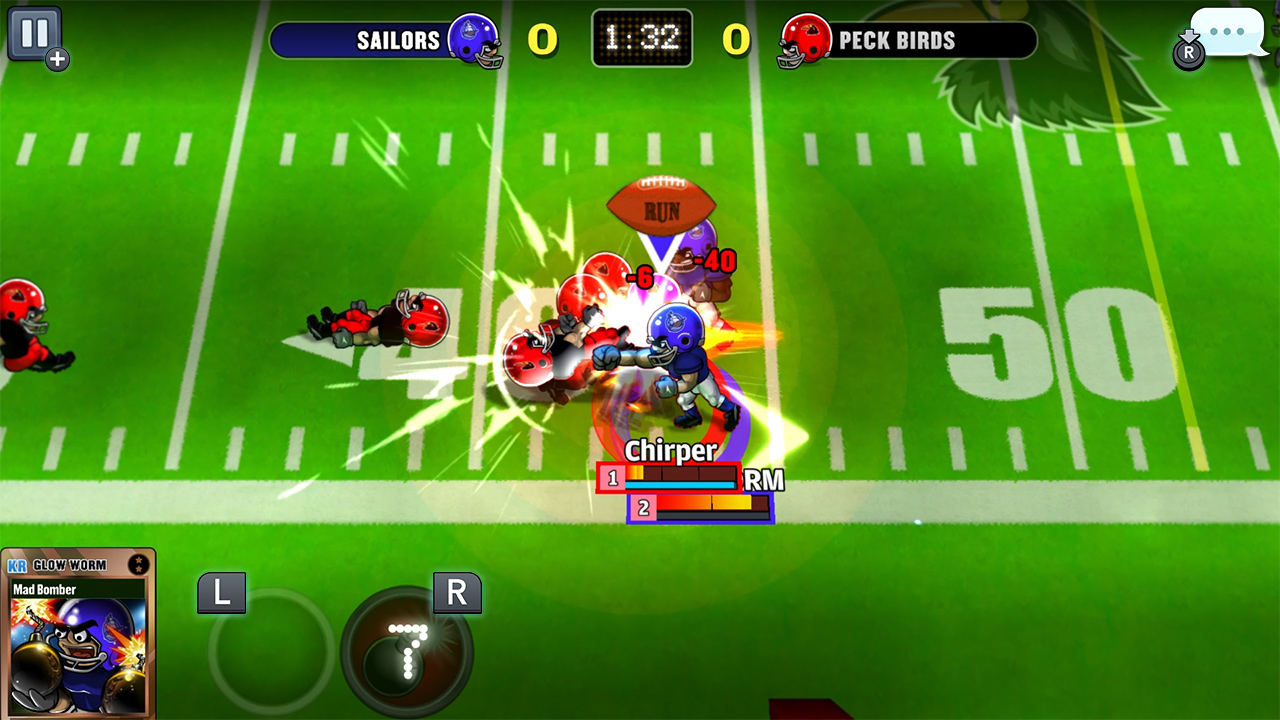The width and height of the screenshot is (1280, 720).
Task: Click the SAILORS team name banner
Action: 397,40
